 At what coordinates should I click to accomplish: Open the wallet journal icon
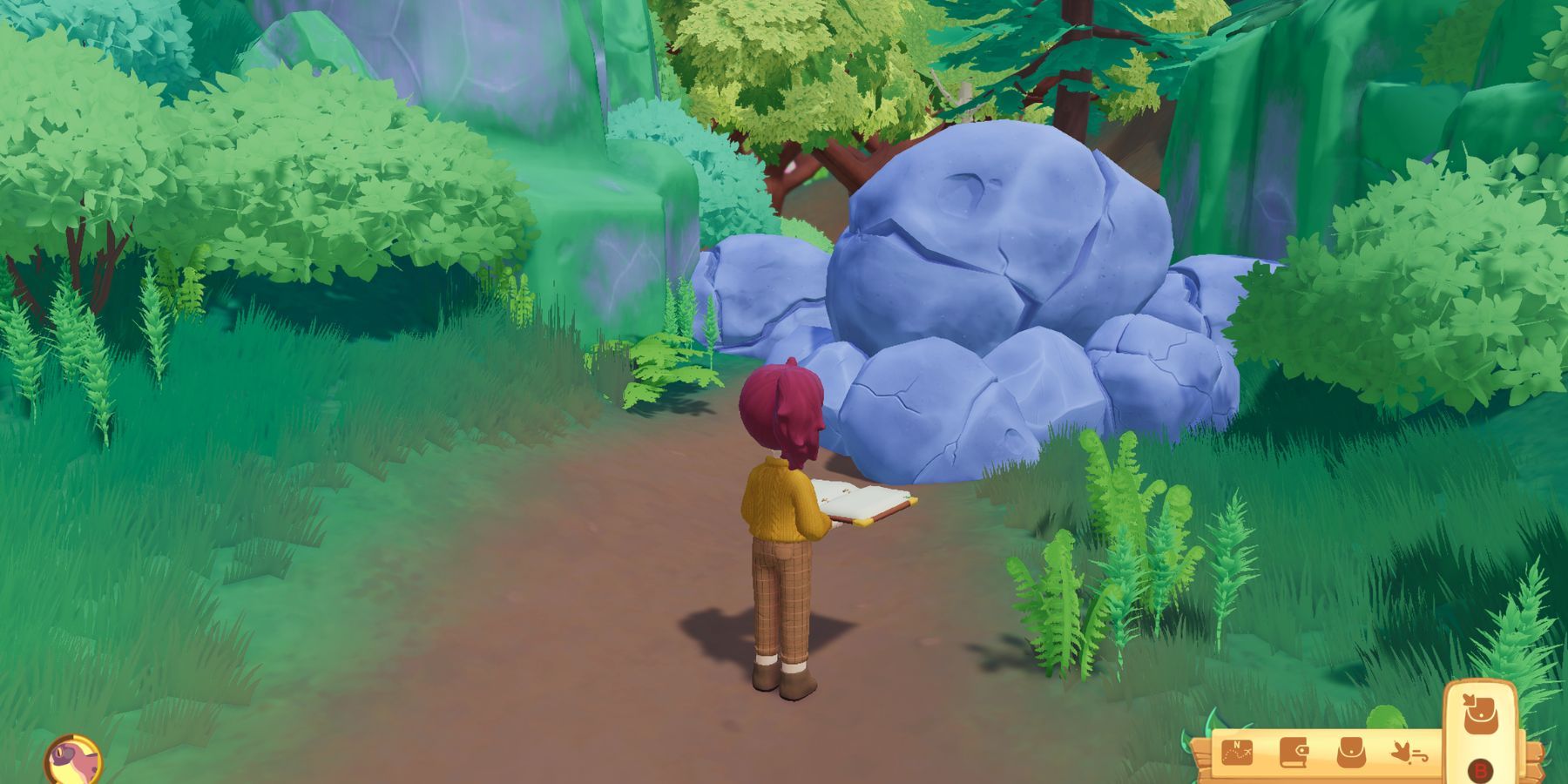[1294, 754]
